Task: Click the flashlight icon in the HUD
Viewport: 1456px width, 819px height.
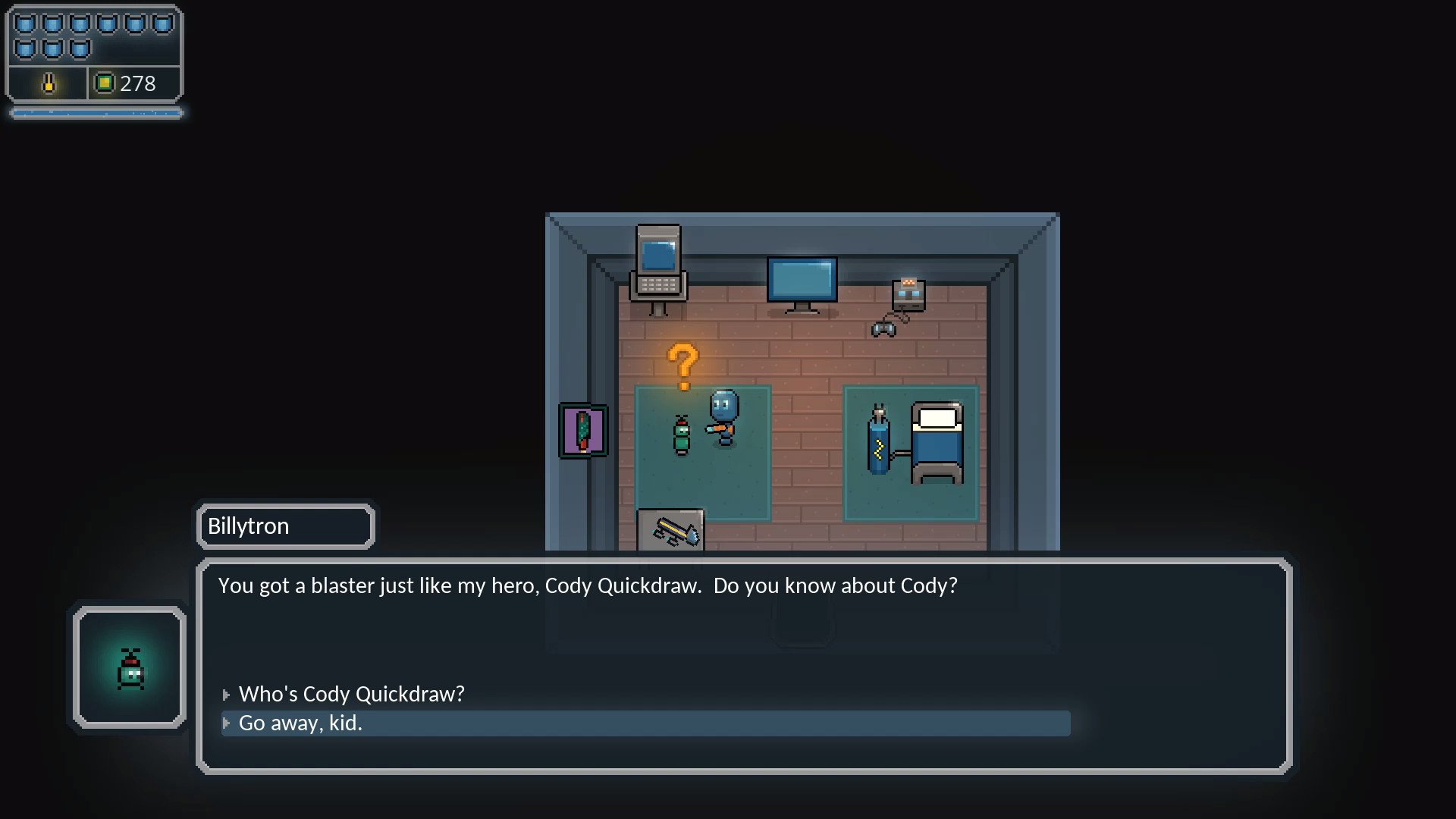Action: coord(48,83)
